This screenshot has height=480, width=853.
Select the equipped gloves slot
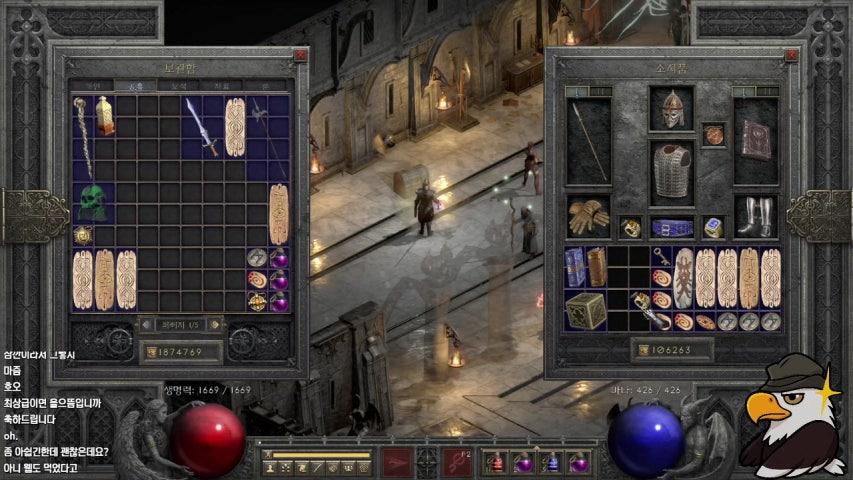click(x=588, y=215)
